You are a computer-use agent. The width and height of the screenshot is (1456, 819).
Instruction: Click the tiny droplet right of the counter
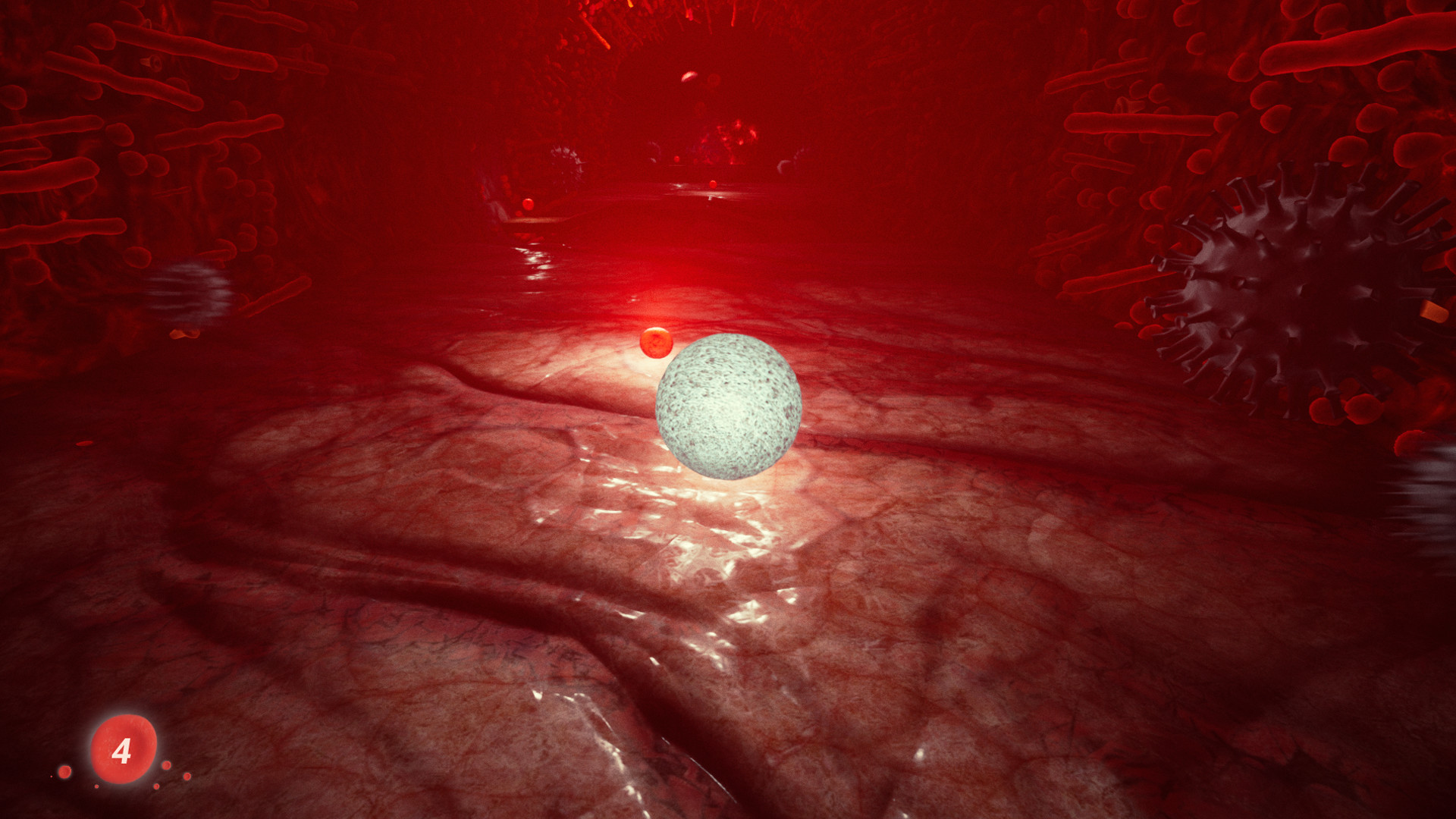(x=167, y=766)
